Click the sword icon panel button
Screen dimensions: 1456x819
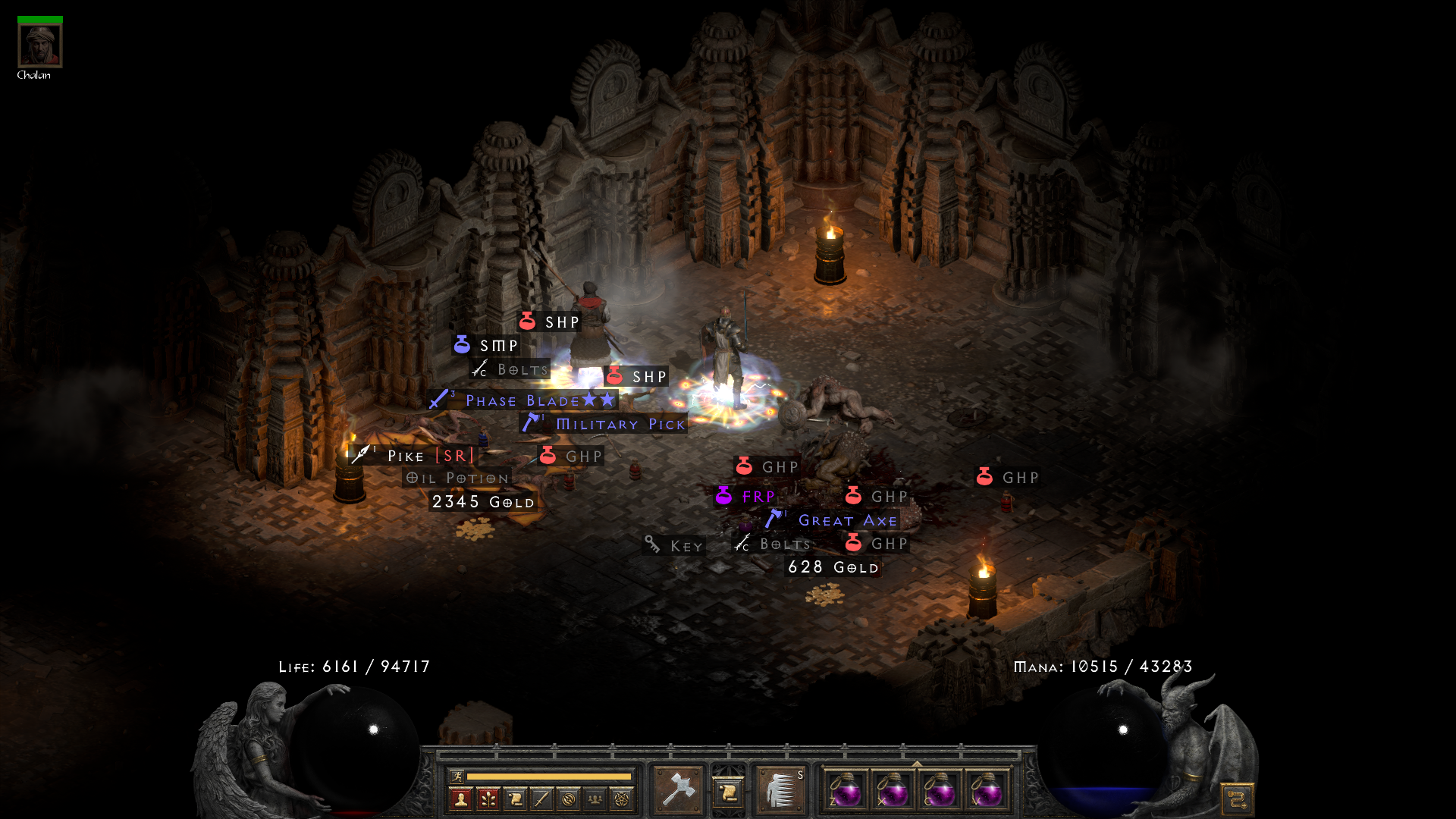pos(541,799)
